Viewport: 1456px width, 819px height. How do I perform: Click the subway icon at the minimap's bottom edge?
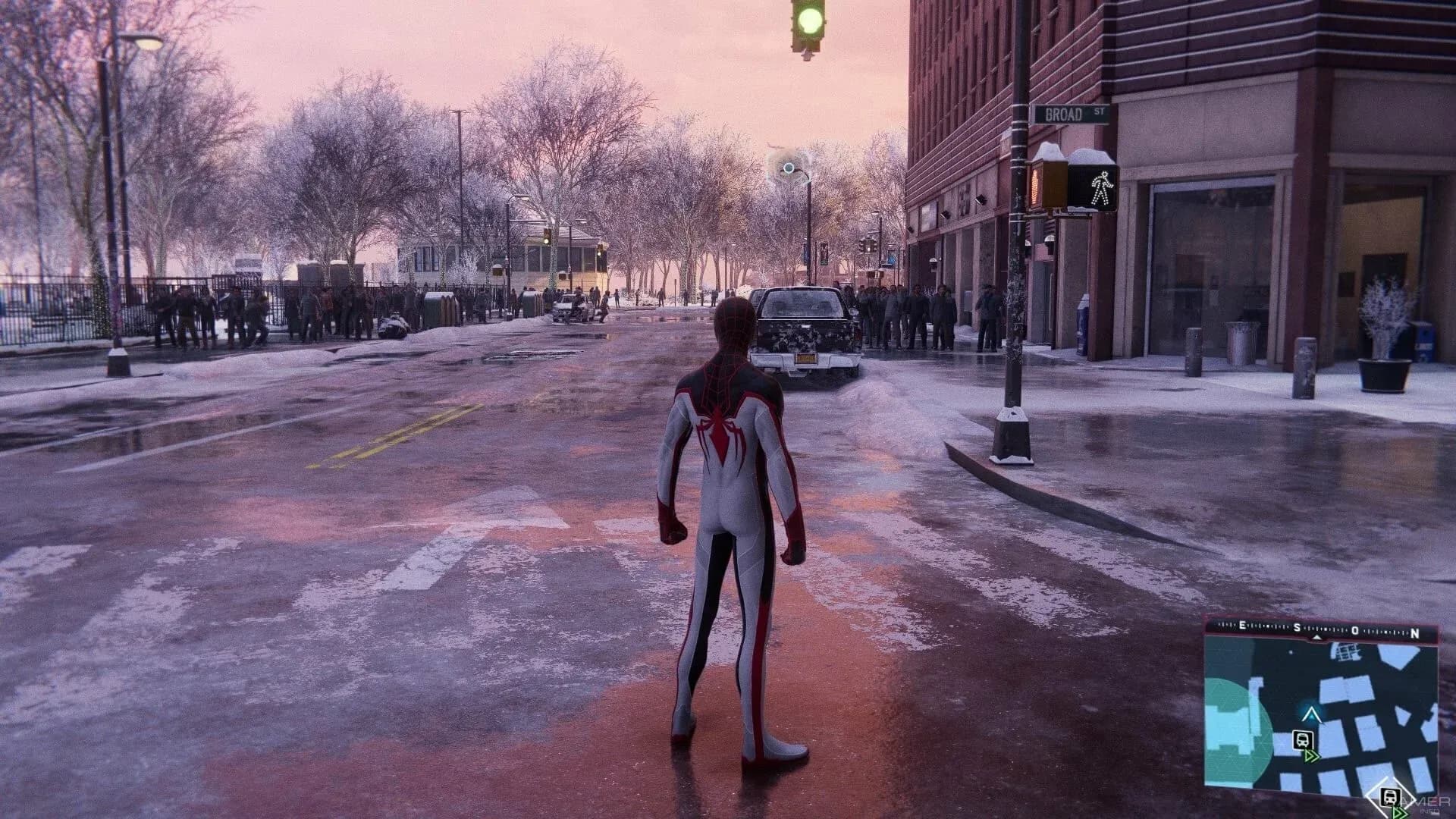(x=1389, y=796)
